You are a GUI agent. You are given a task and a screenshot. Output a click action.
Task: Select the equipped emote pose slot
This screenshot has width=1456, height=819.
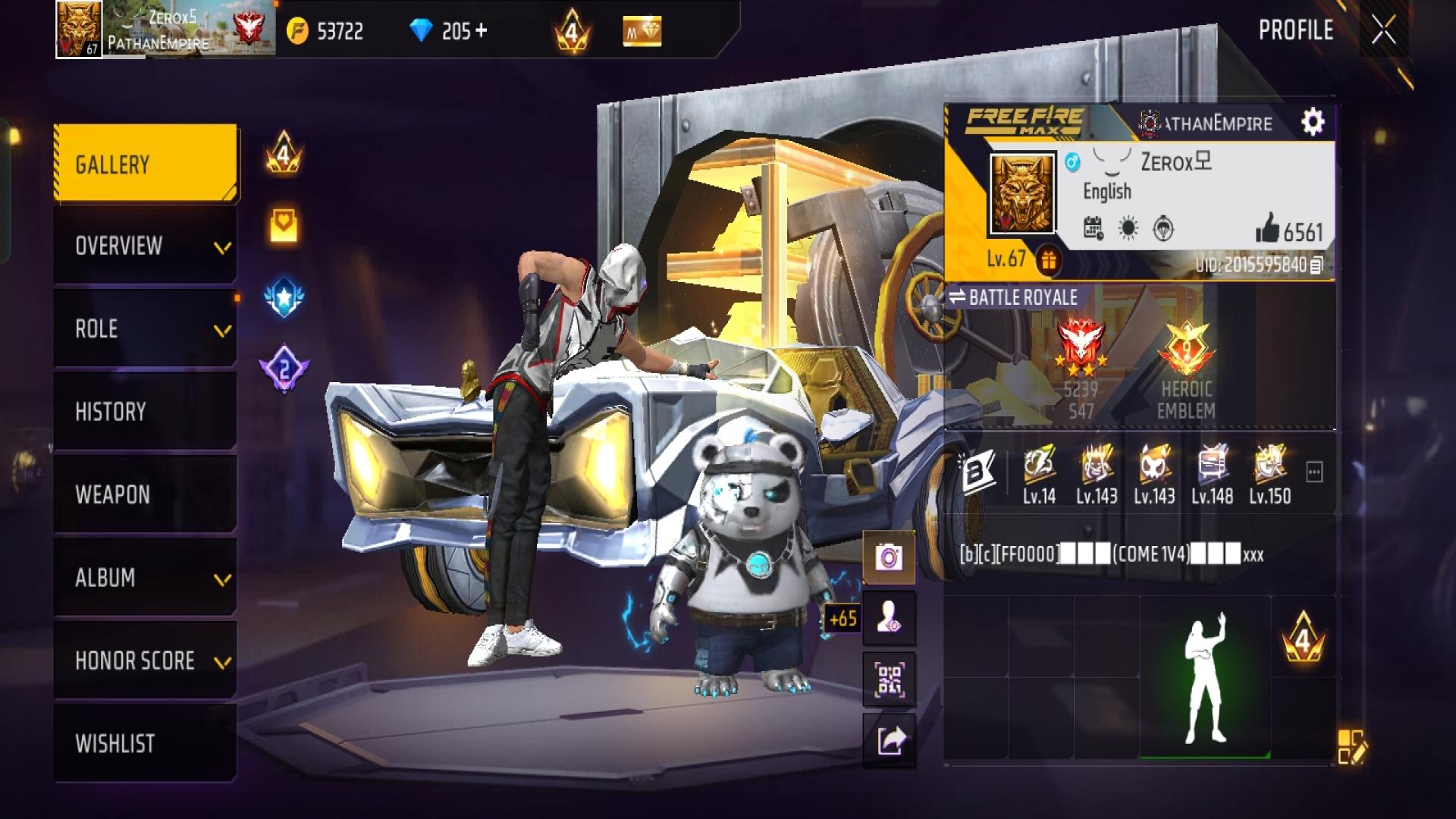click(x=1205, y=677)
